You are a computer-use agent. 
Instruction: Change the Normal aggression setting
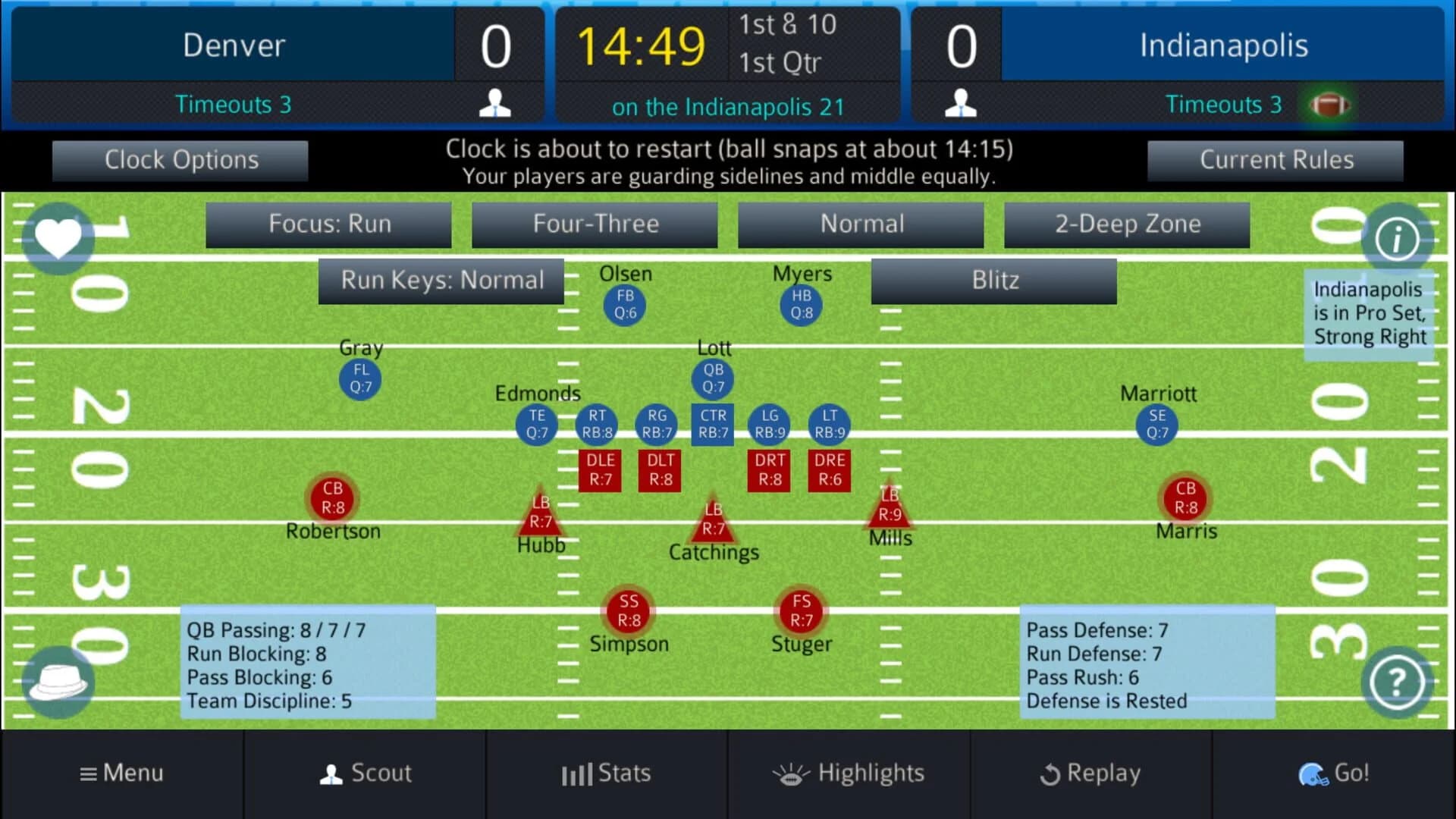[x=861, y=224]
